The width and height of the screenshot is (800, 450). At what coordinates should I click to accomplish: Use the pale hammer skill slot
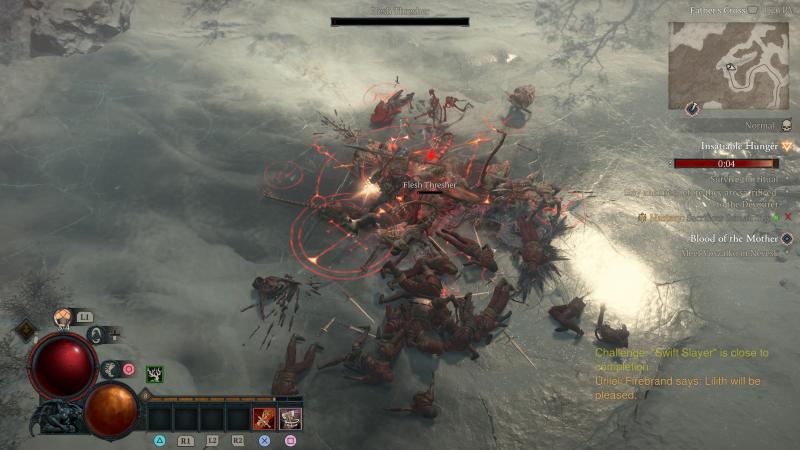tap(290, 418)
